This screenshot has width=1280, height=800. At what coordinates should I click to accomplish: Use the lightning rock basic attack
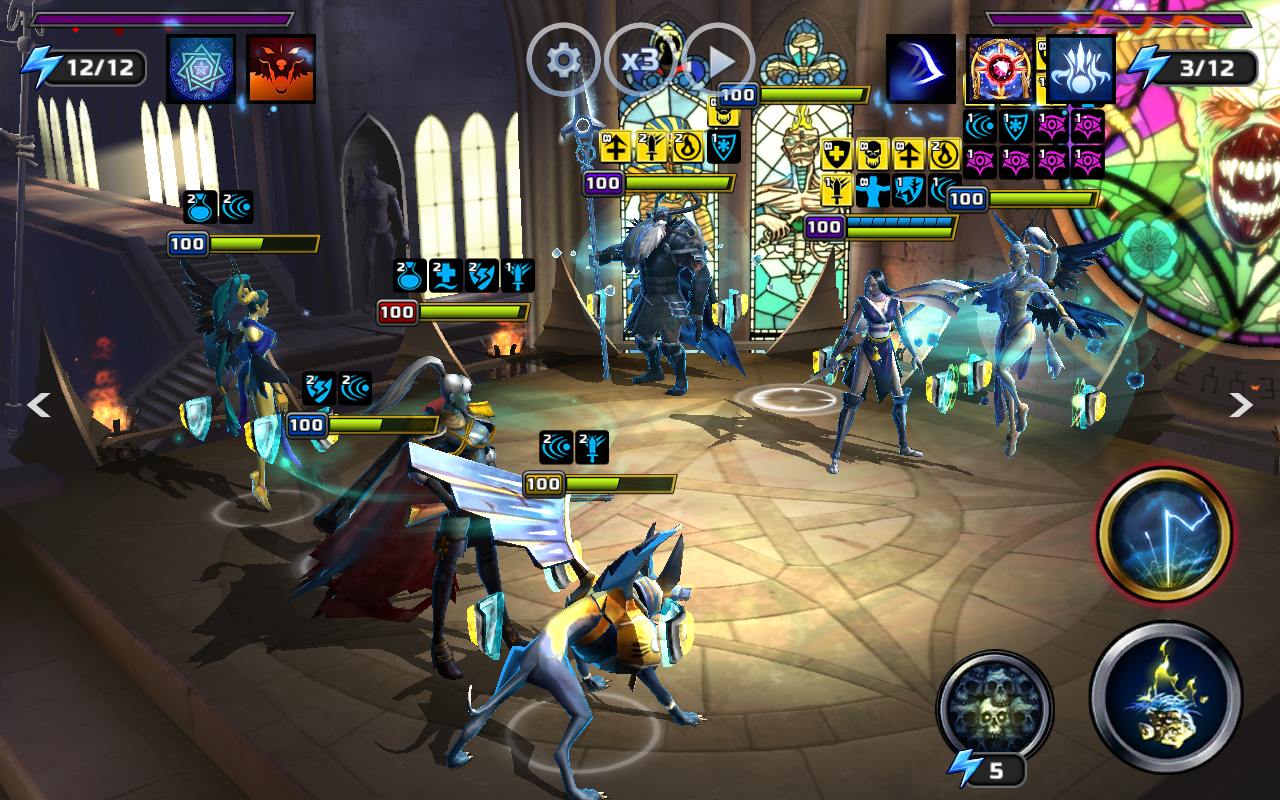[1165, 696]
